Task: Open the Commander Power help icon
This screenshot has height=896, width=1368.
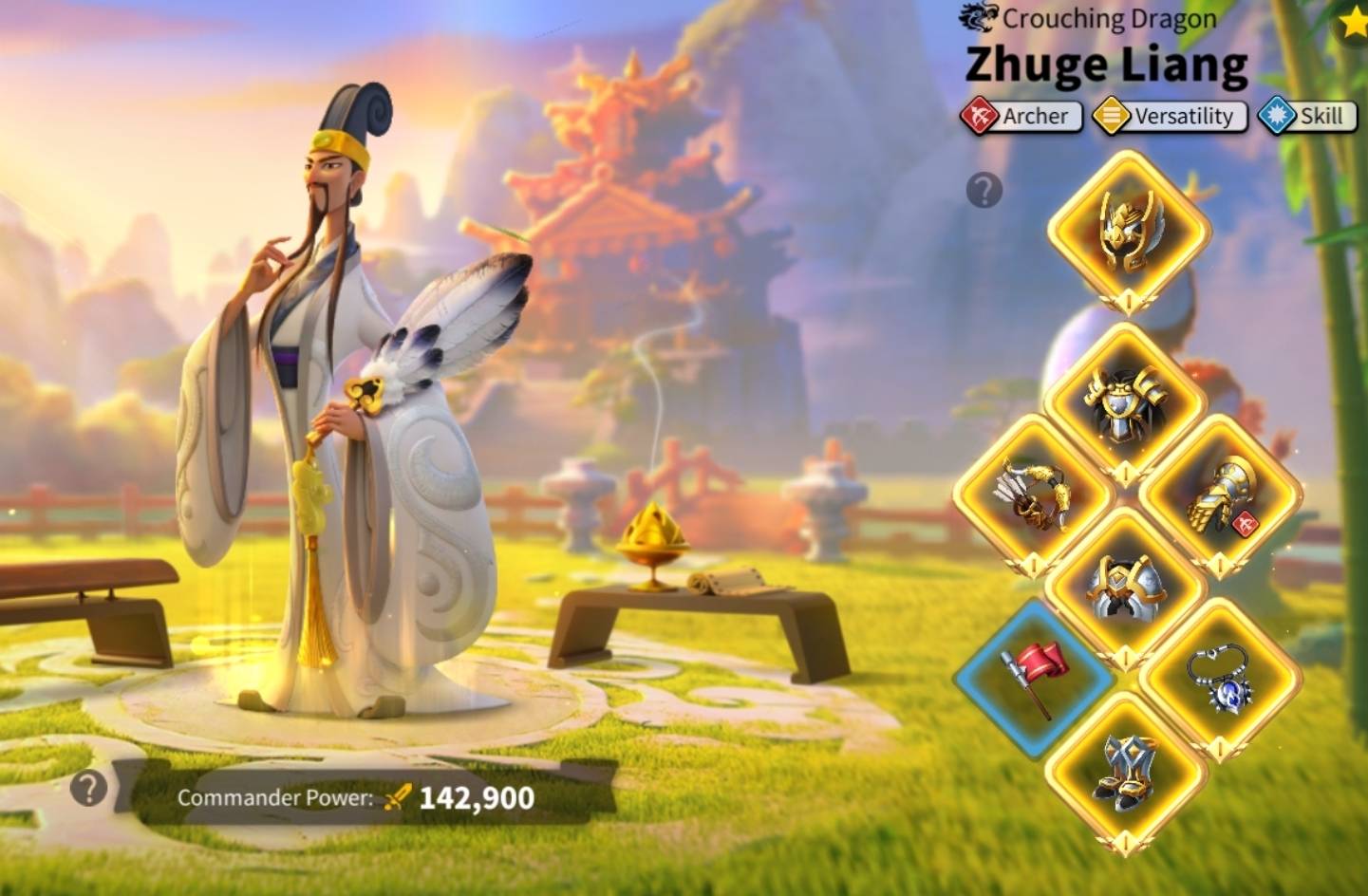Action: [88, 788]
